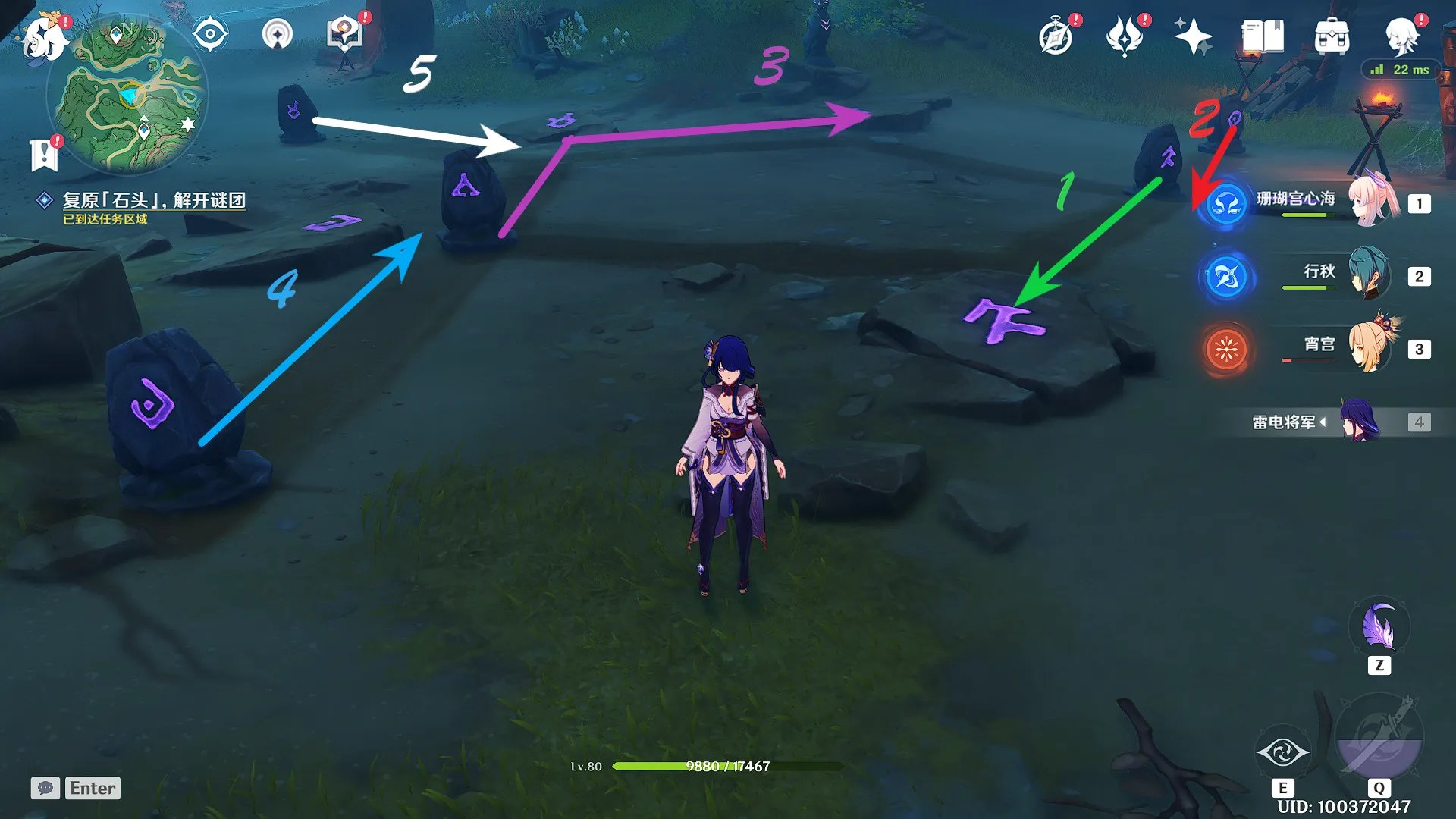Open the events exclamation flag icon
Image resolution: width=1456 pixels, height=819 pixels.
coord(45,154)
